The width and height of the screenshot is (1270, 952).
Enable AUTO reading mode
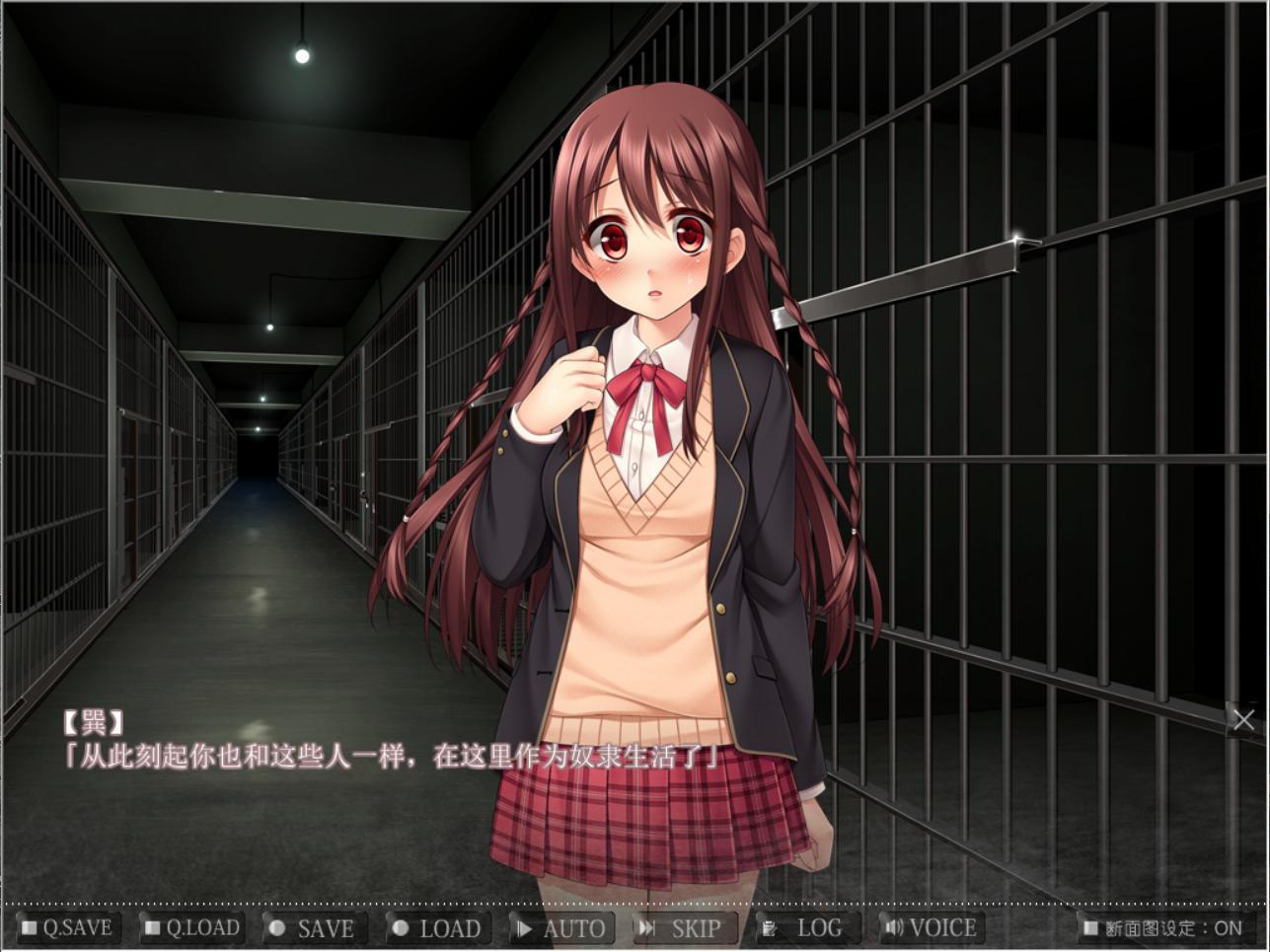tap(562, 927)
